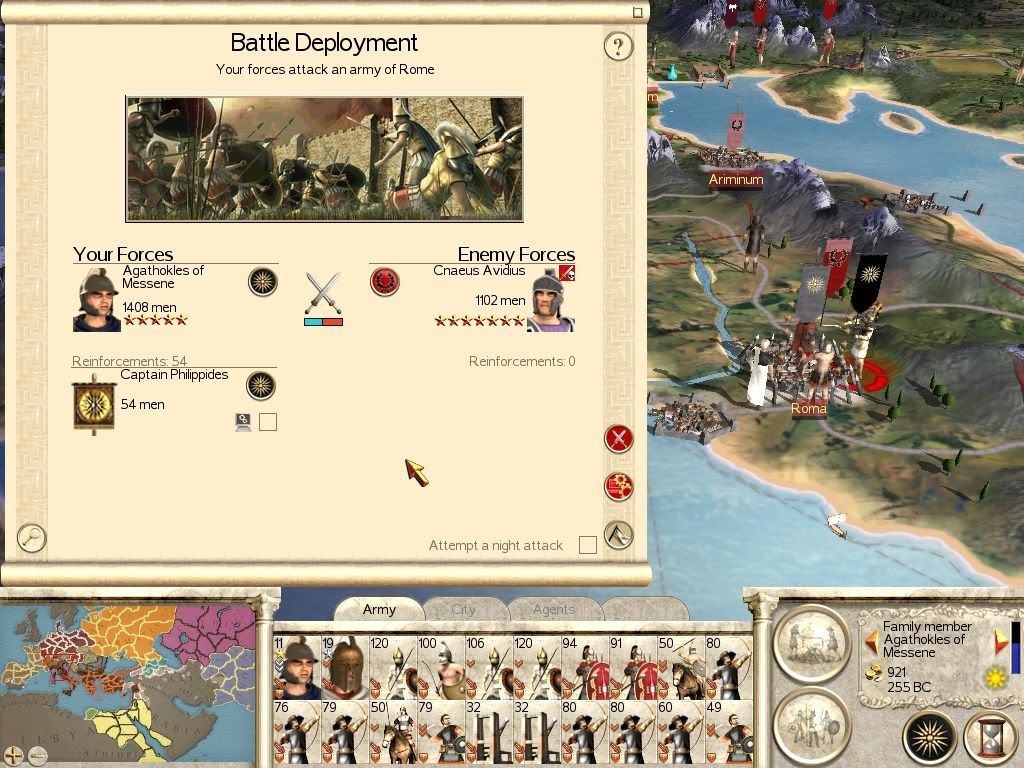The image size is (1024, 768).
Task: Withdraw from battle with the white flag button
Action: (619, 535)
